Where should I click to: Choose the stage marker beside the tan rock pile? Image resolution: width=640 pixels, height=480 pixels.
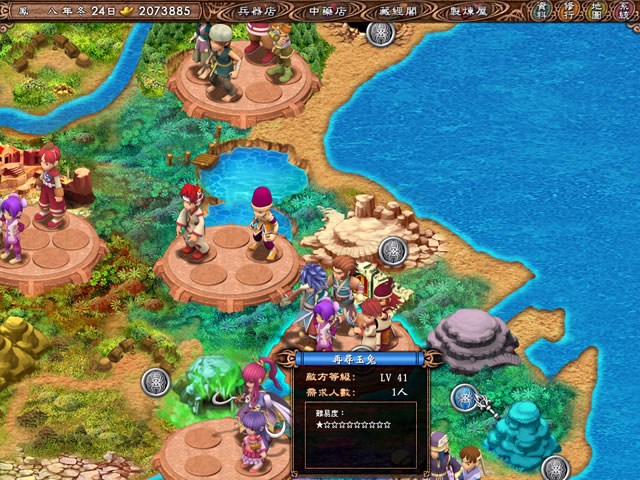[x=393, y=251]
